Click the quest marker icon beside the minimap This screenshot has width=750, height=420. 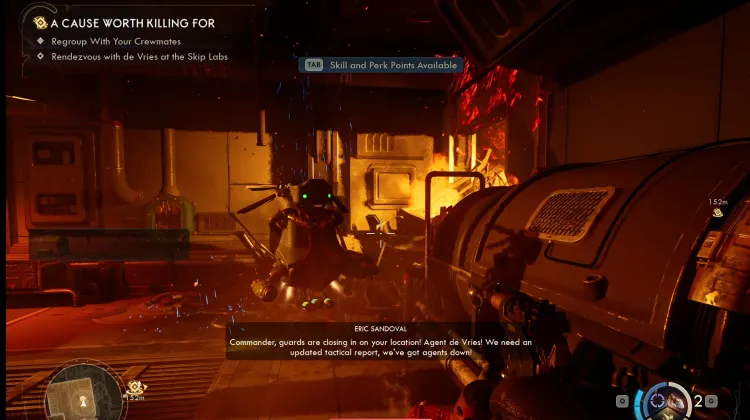(x=137, y=388)
